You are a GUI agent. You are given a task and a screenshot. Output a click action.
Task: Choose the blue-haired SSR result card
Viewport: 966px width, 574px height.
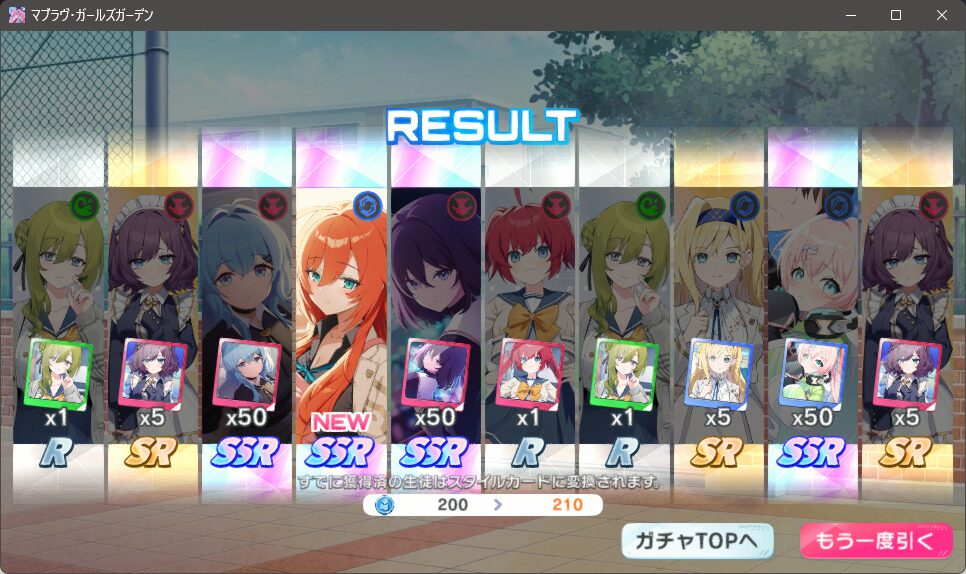tap(248, 310)
